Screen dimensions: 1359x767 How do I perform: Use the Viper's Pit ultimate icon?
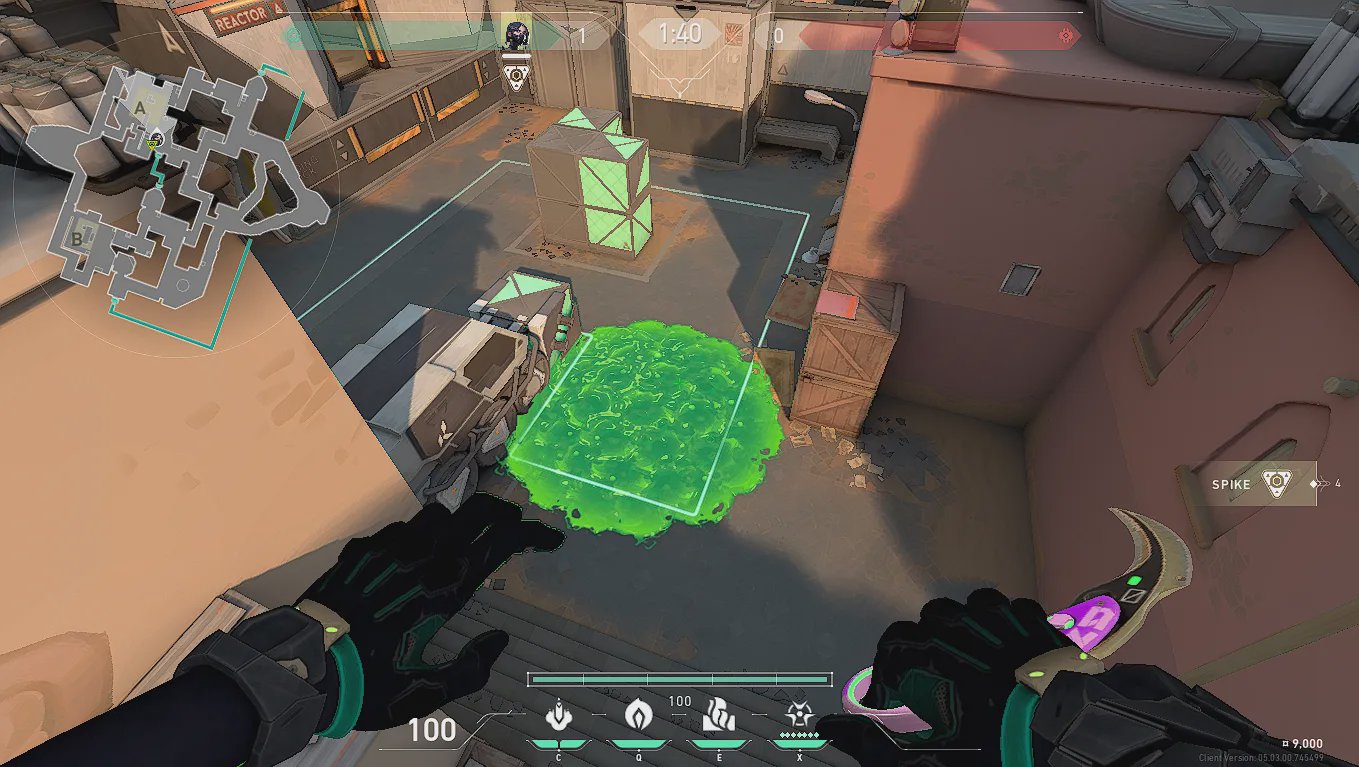coord(797,716)
